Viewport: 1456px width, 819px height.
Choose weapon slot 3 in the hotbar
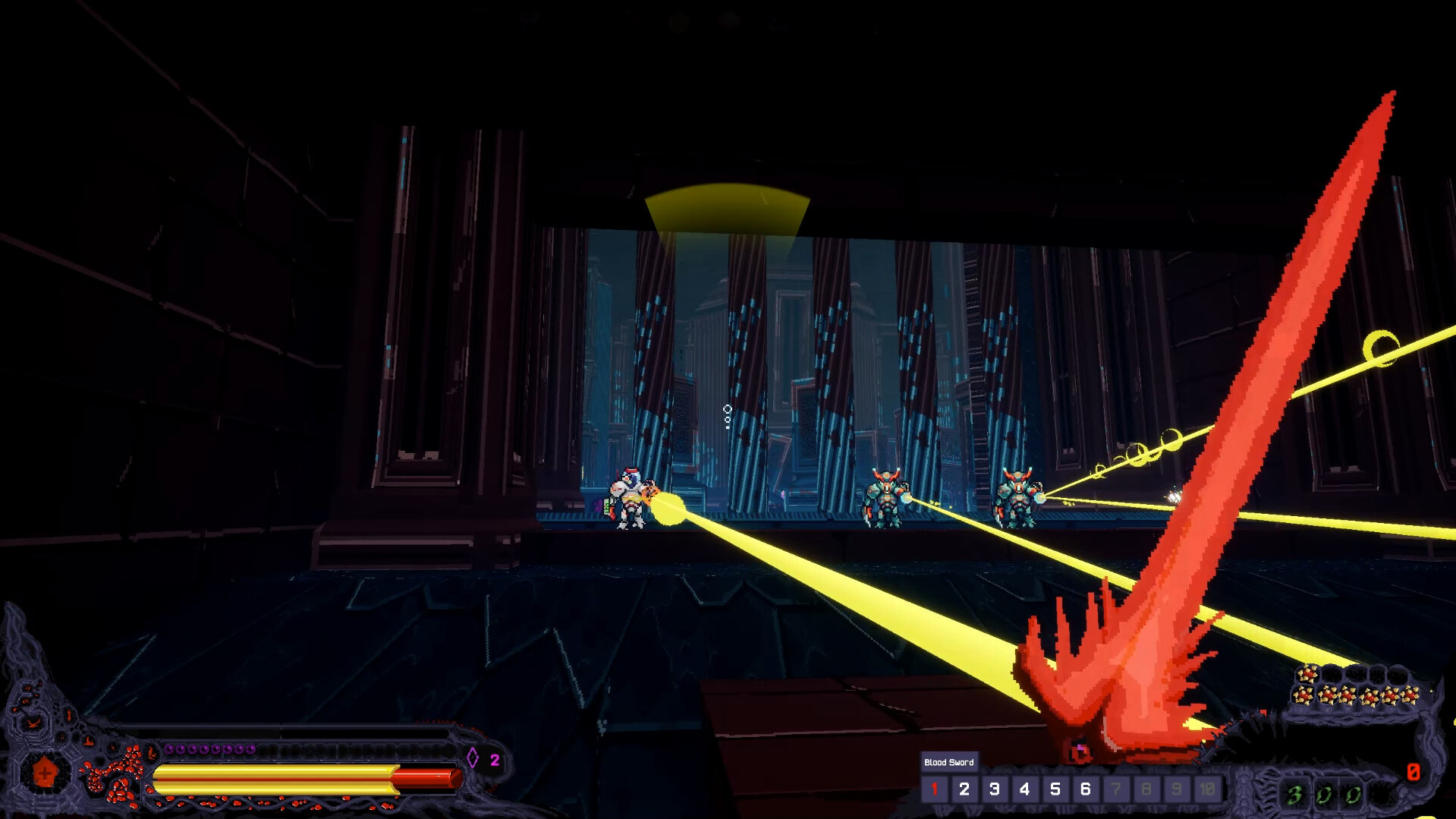point(995,789)
